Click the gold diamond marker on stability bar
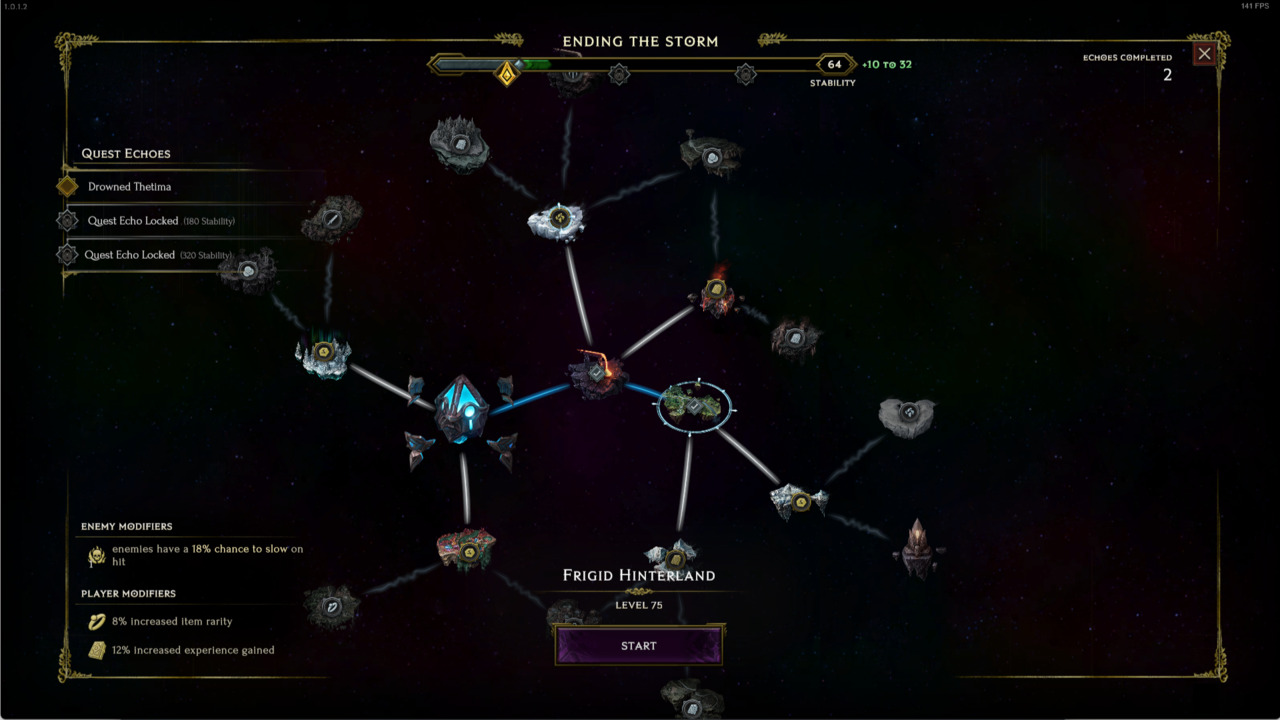Screen dimensions: 1280x720 [x=507, y=73]
